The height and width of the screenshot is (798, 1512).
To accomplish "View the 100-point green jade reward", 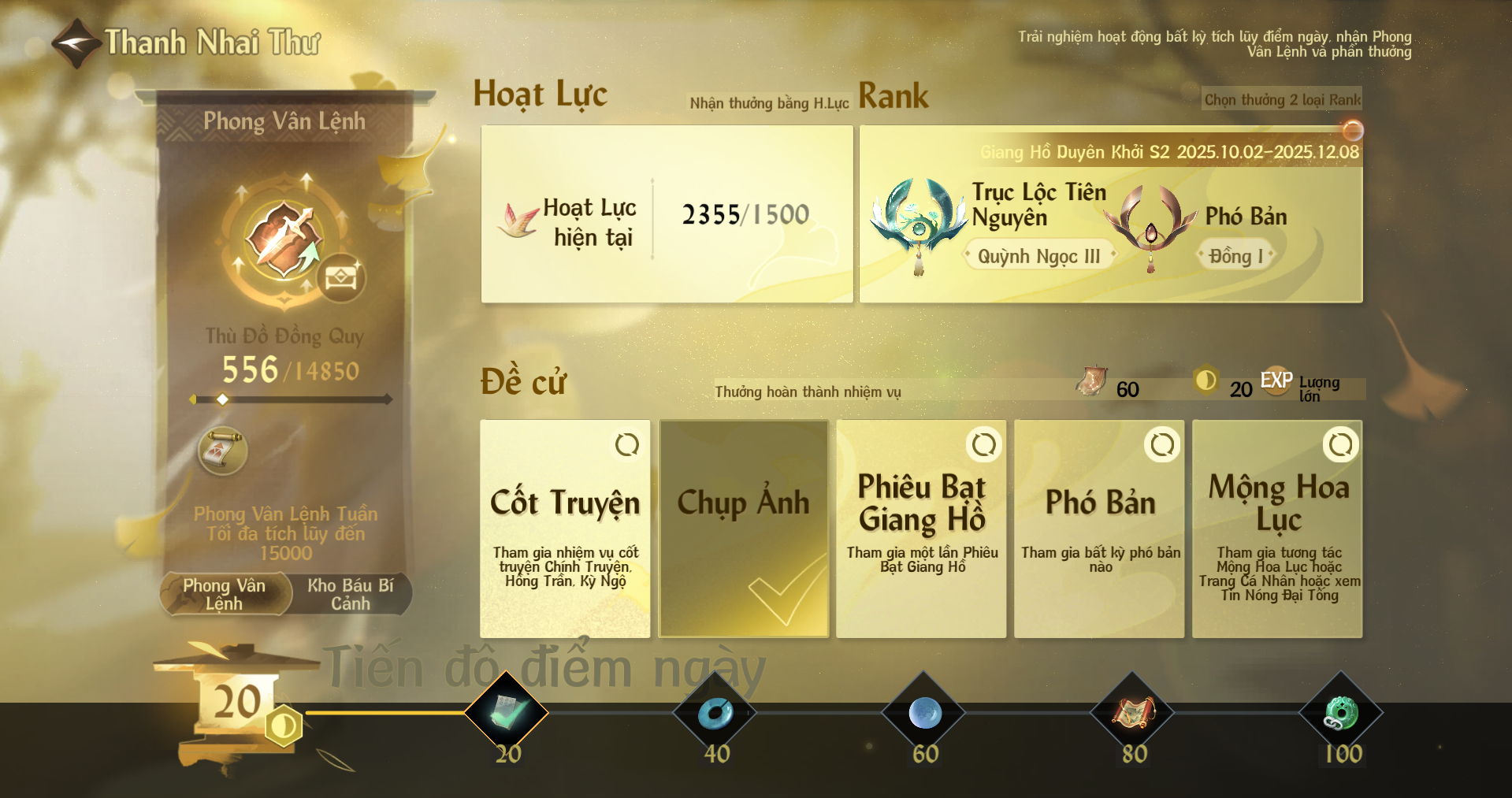I will click(x=1341, y=713).
